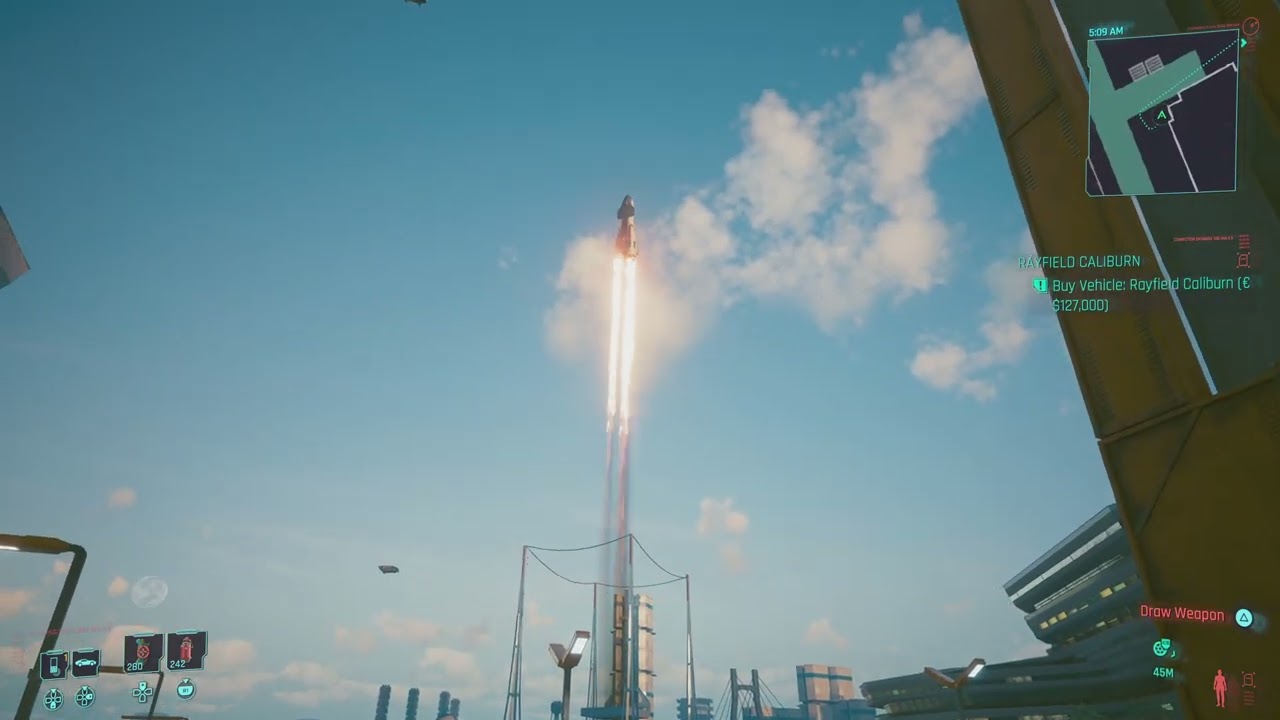Click the green street cred badge icon
Viewport: 1280px width, 720px height.
[1162, 648]
